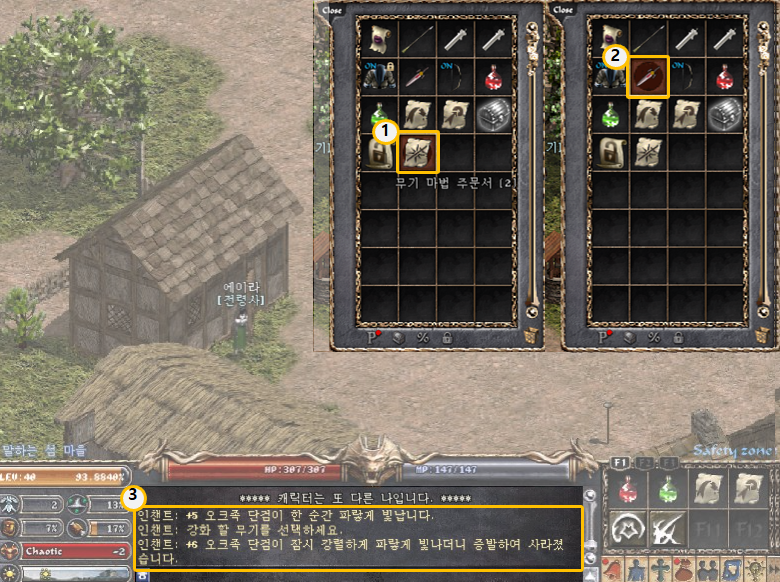The height and width of the screenshot is (582, 780).
Task: Activate the claw slash skill on hotbar
Action: pos(667,527)
